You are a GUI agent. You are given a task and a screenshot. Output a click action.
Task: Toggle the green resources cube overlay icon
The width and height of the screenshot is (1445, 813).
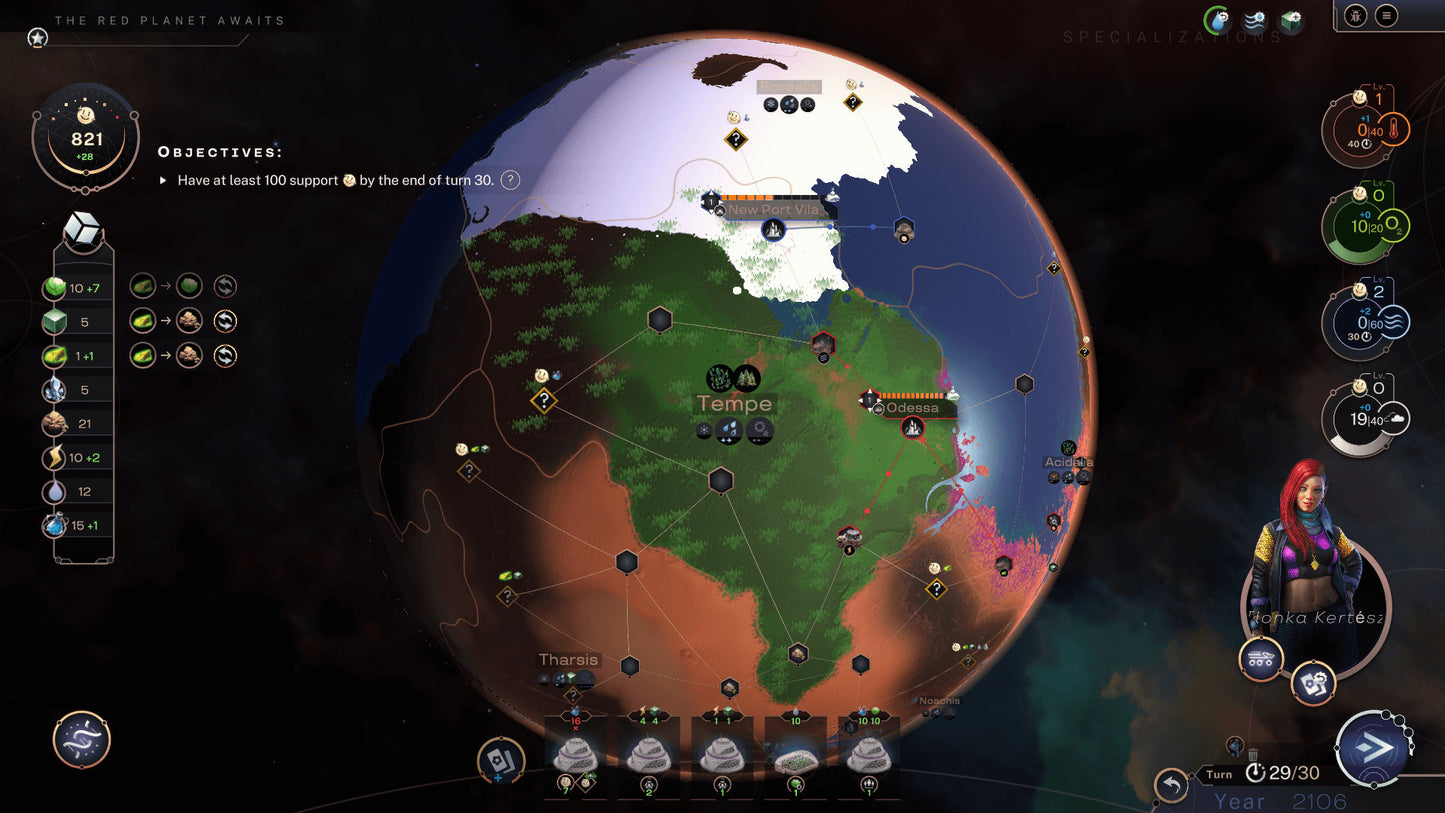[x=1291, y=17]
